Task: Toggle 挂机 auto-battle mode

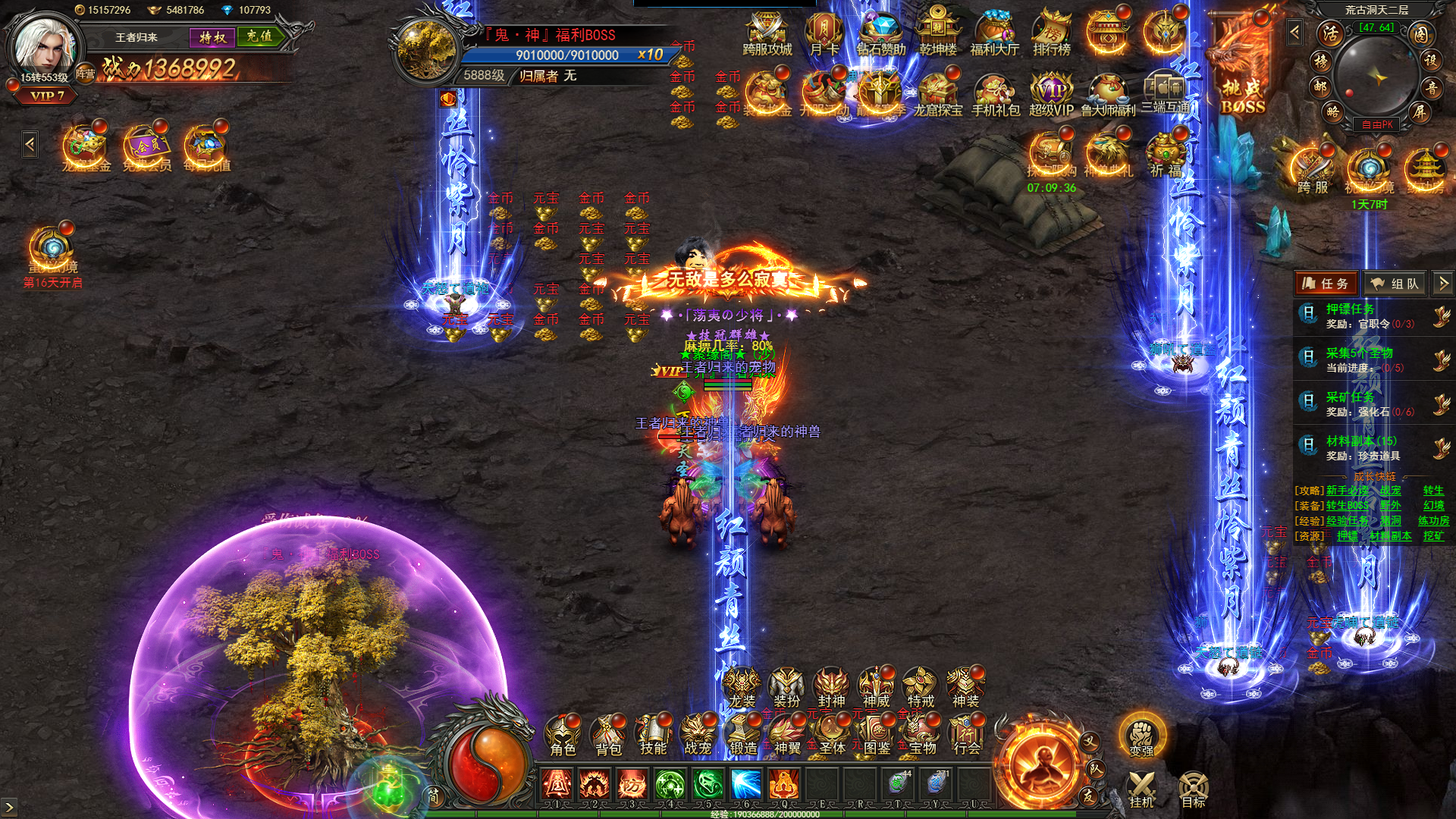Action: tap(1141, 789)
